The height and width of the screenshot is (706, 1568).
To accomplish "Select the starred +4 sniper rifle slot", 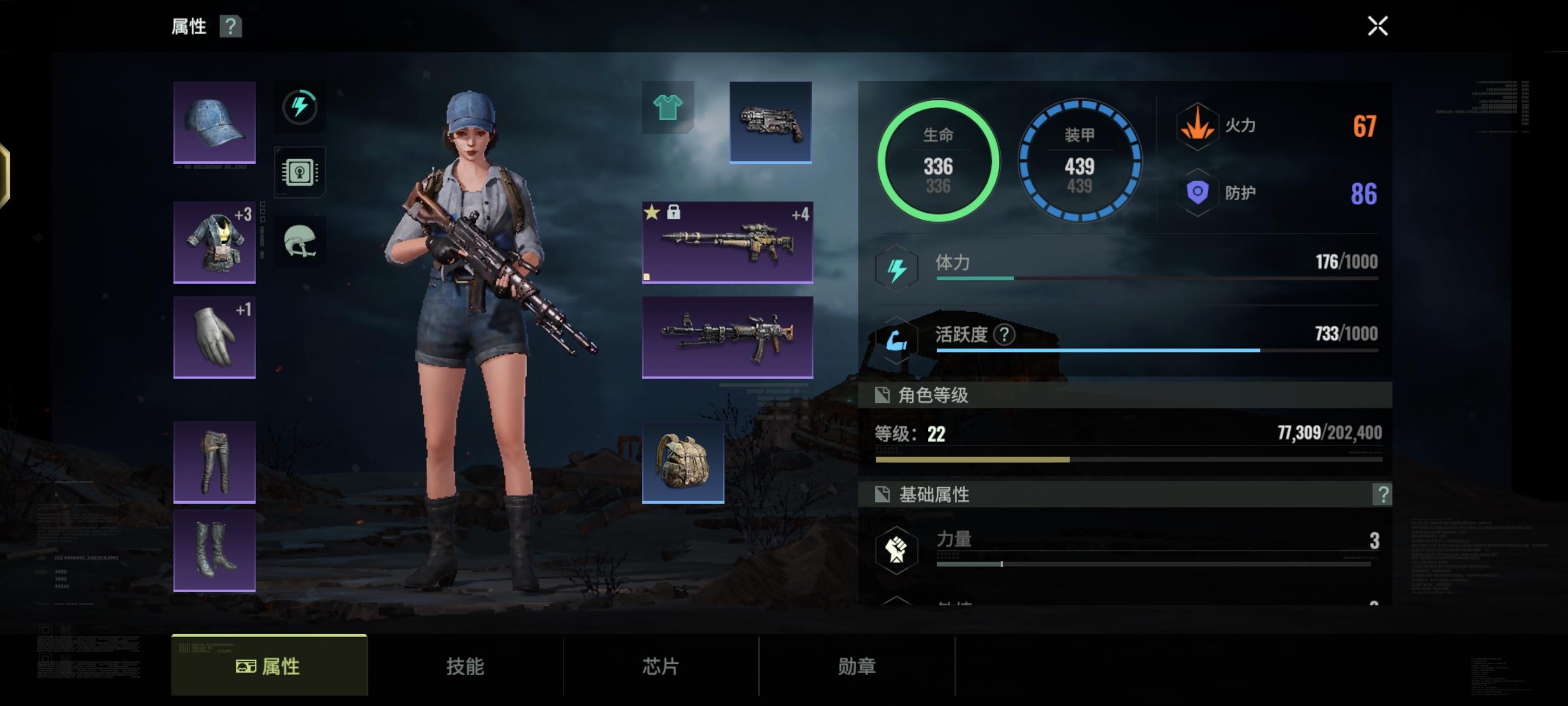I will click(727, 243).
